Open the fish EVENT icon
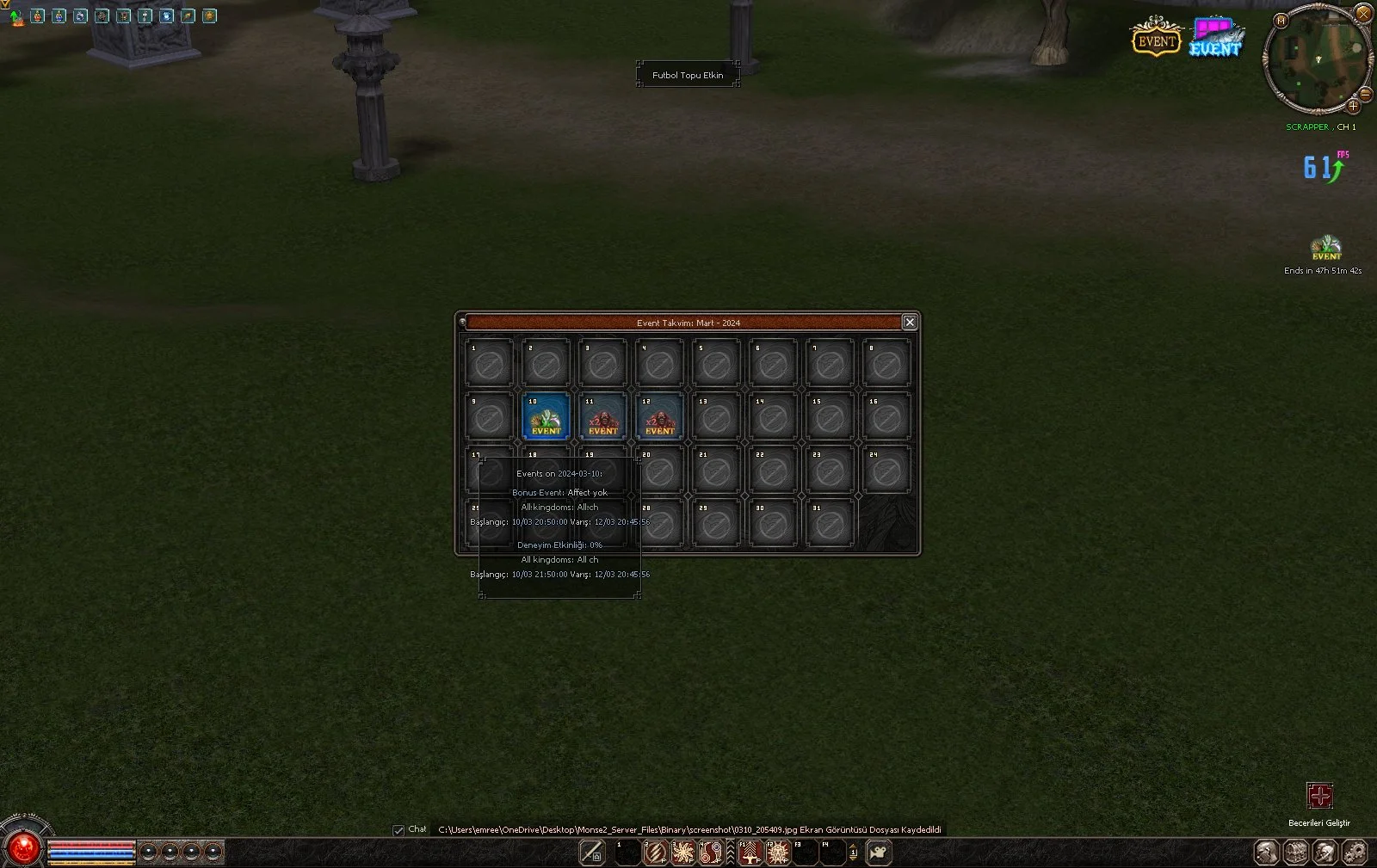Screen dimensions: 1377x868 [x=1216, y=38]
